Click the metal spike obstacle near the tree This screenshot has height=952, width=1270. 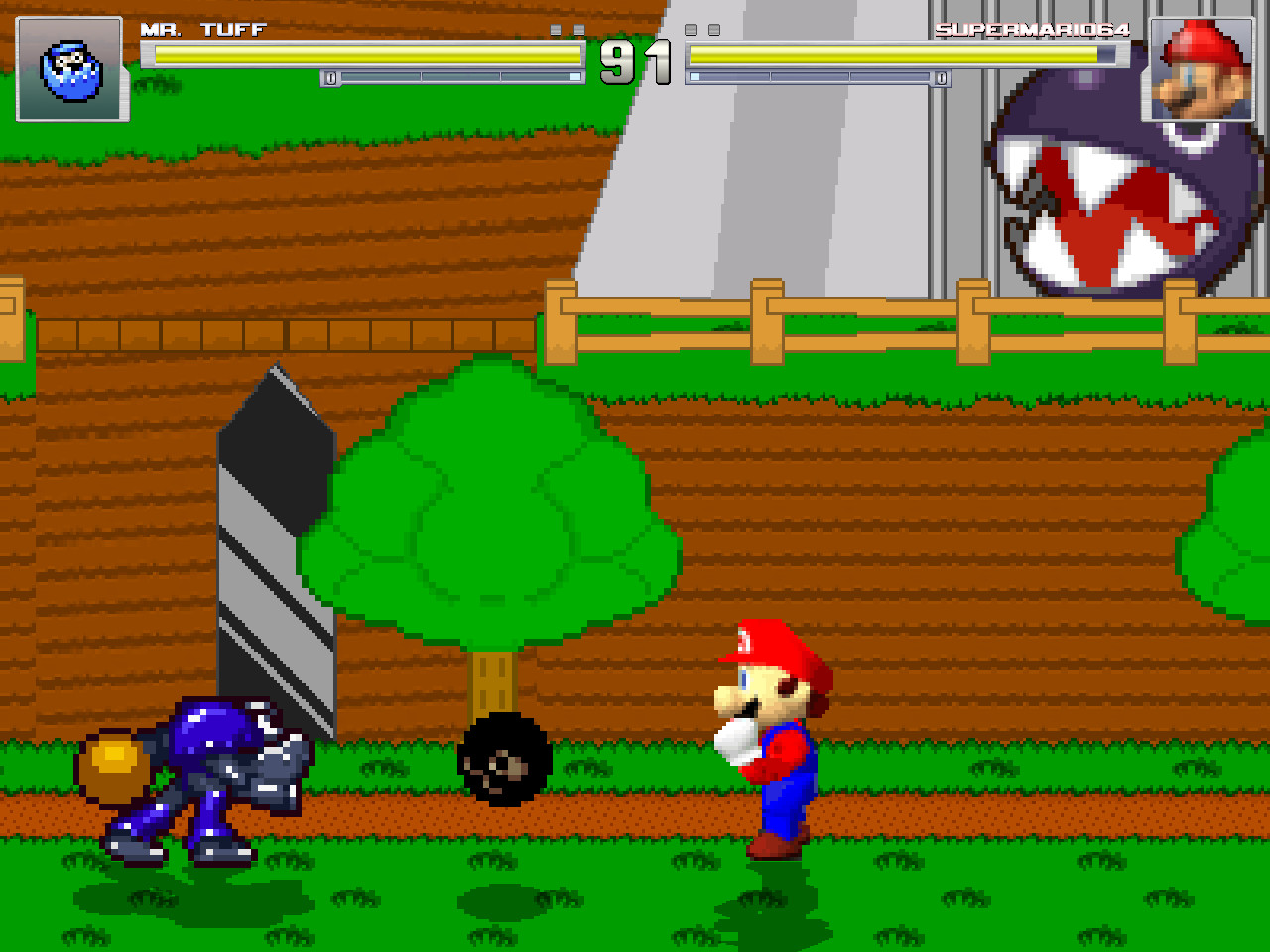278,545
